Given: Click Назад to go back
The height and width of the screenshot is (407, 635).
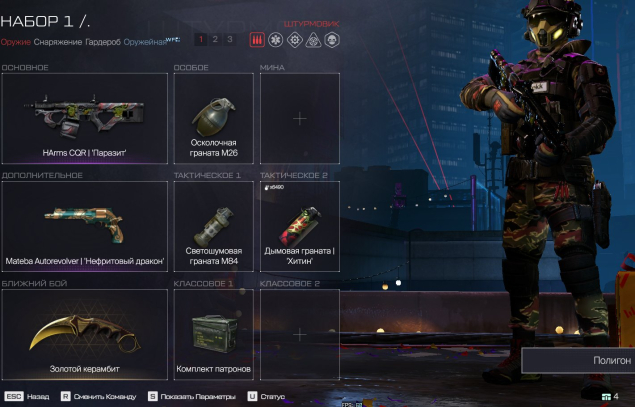Looking at the screenshot, I should coord(28,397).
